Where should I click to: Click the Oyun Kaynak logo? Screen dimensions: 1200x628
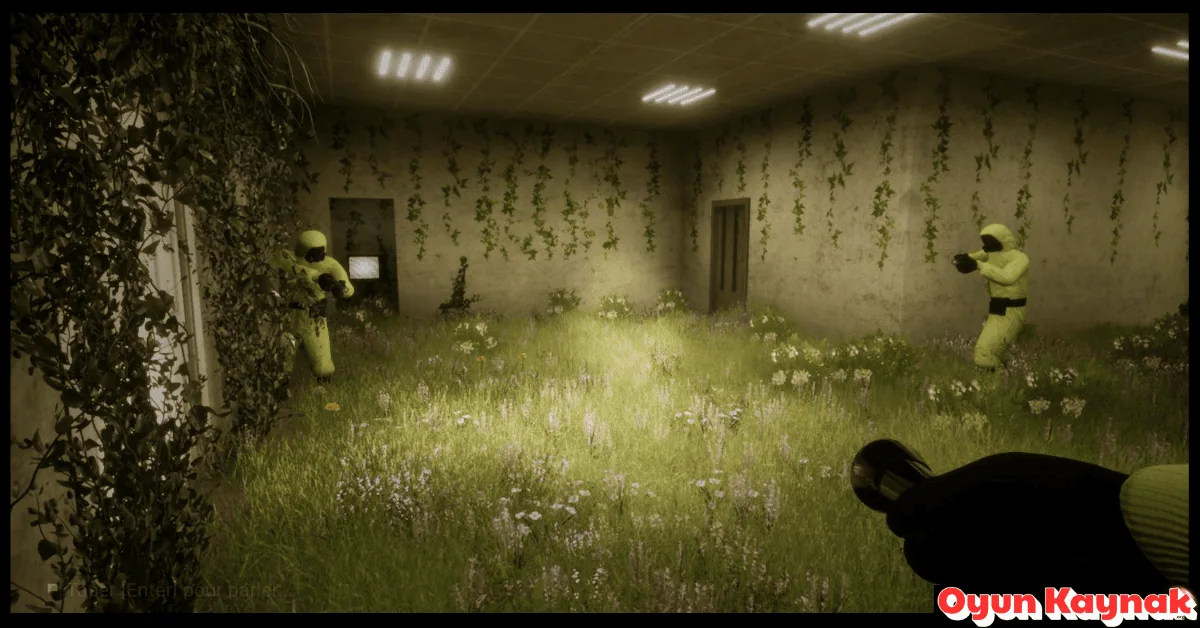pyautogui.click(x=1065, y=605)
